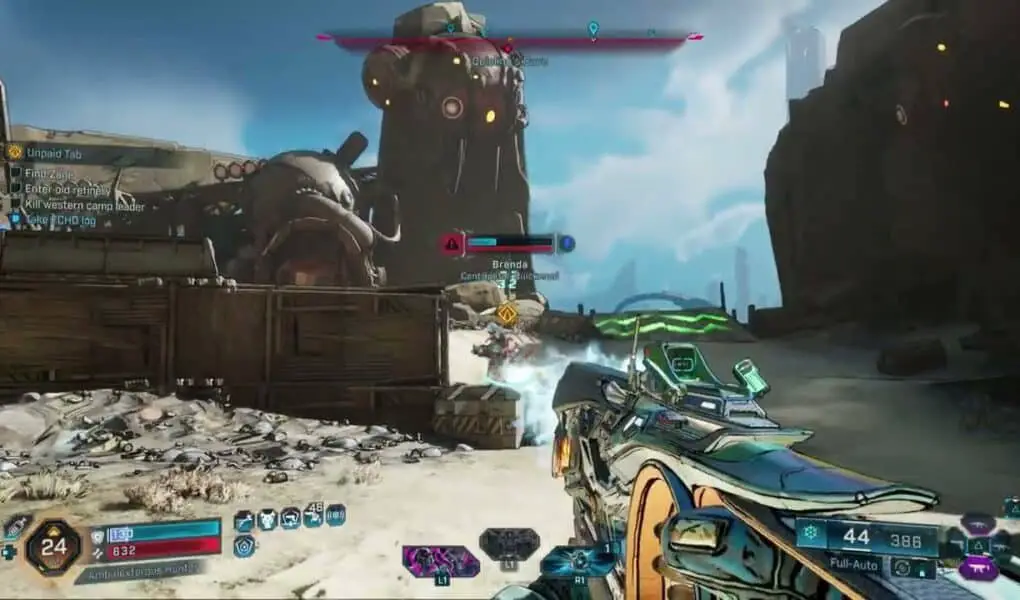Click the skull buff status icon

point(267,520)
